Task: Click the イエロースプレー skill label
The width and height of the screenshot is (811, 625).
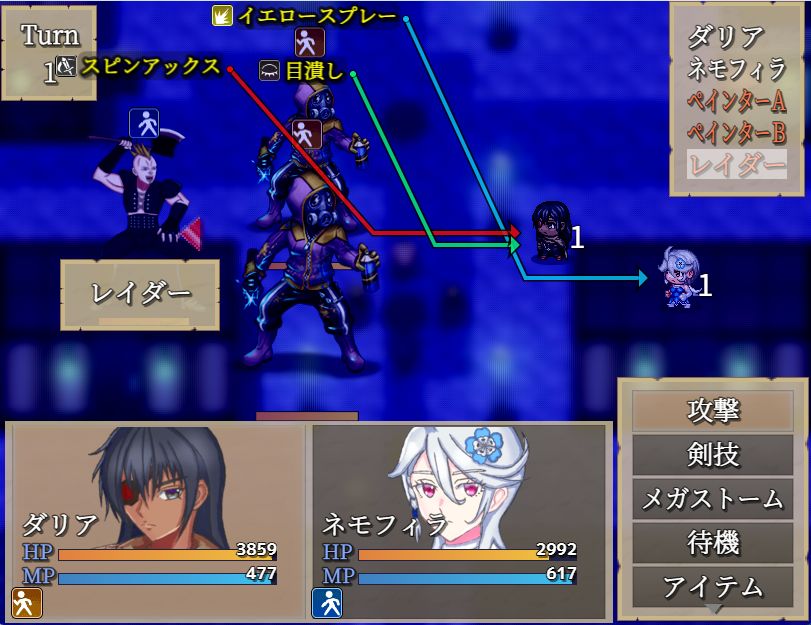Action: click(x=316, y=17)
